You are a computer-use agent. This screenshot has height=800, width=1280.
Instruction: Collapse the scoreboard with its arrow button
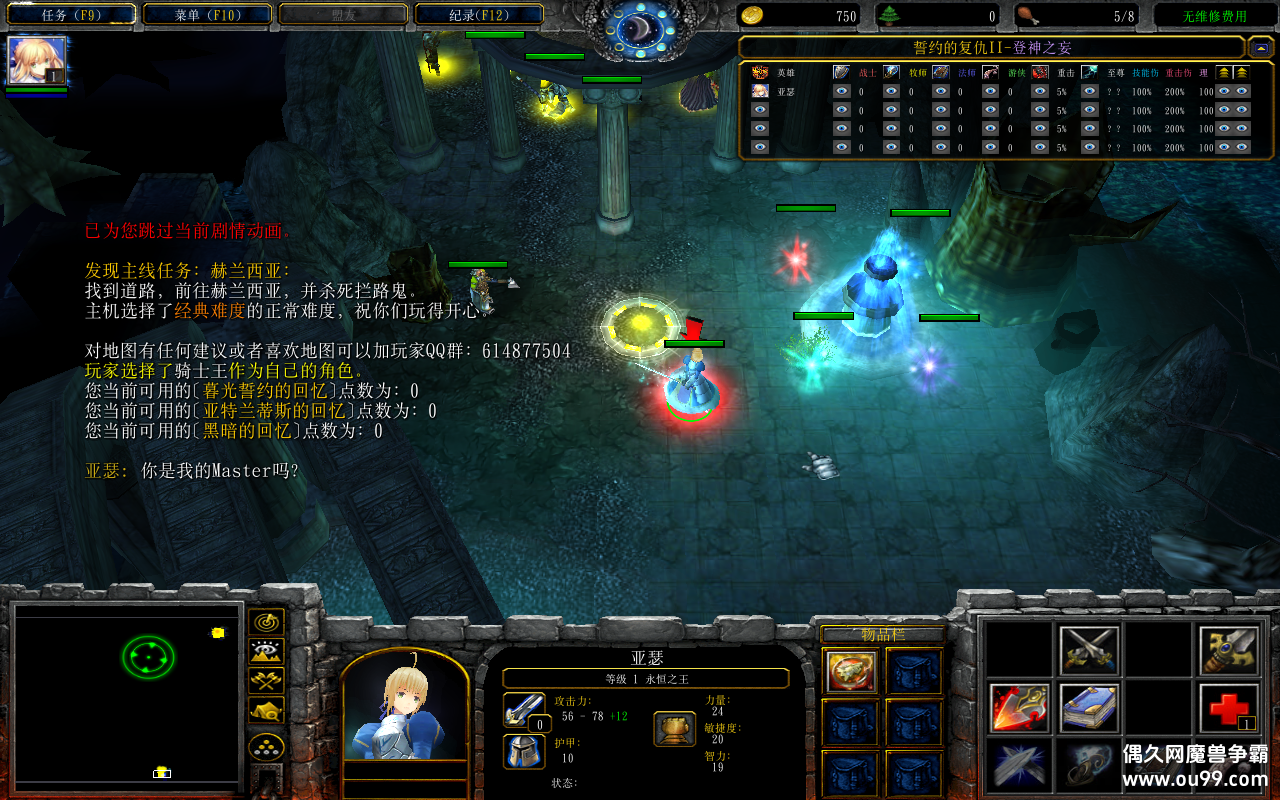1261,47
